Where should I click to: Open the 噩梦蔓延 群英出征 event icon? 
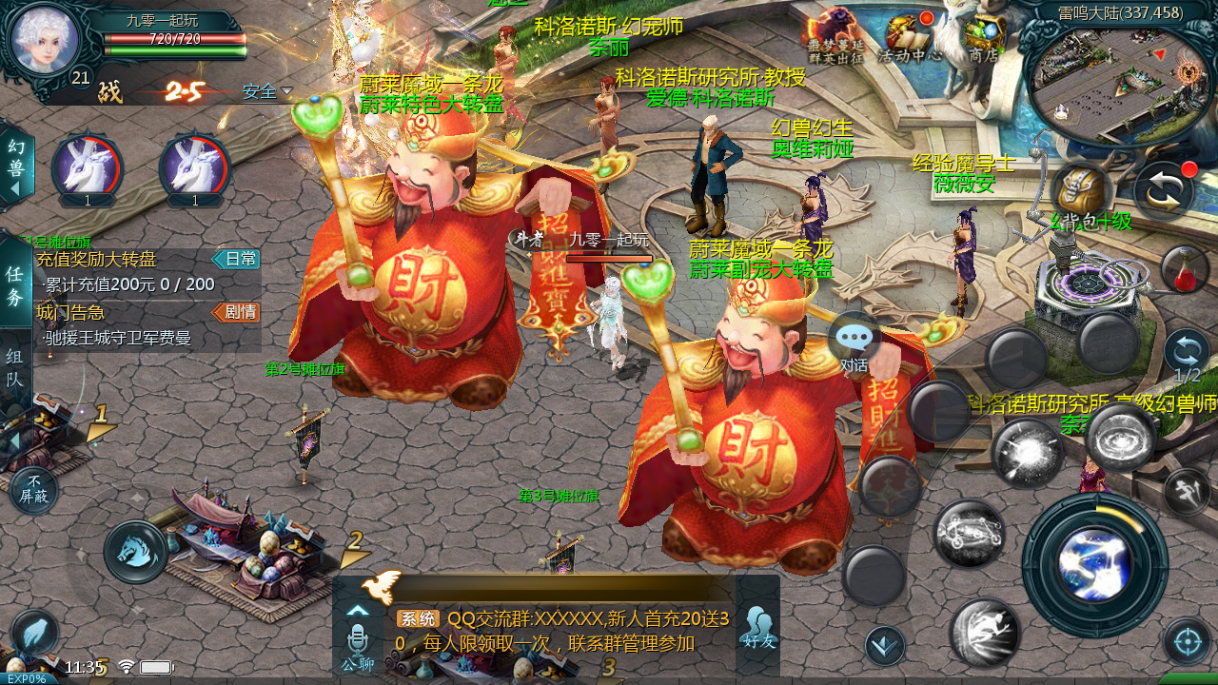pos(836,35)
